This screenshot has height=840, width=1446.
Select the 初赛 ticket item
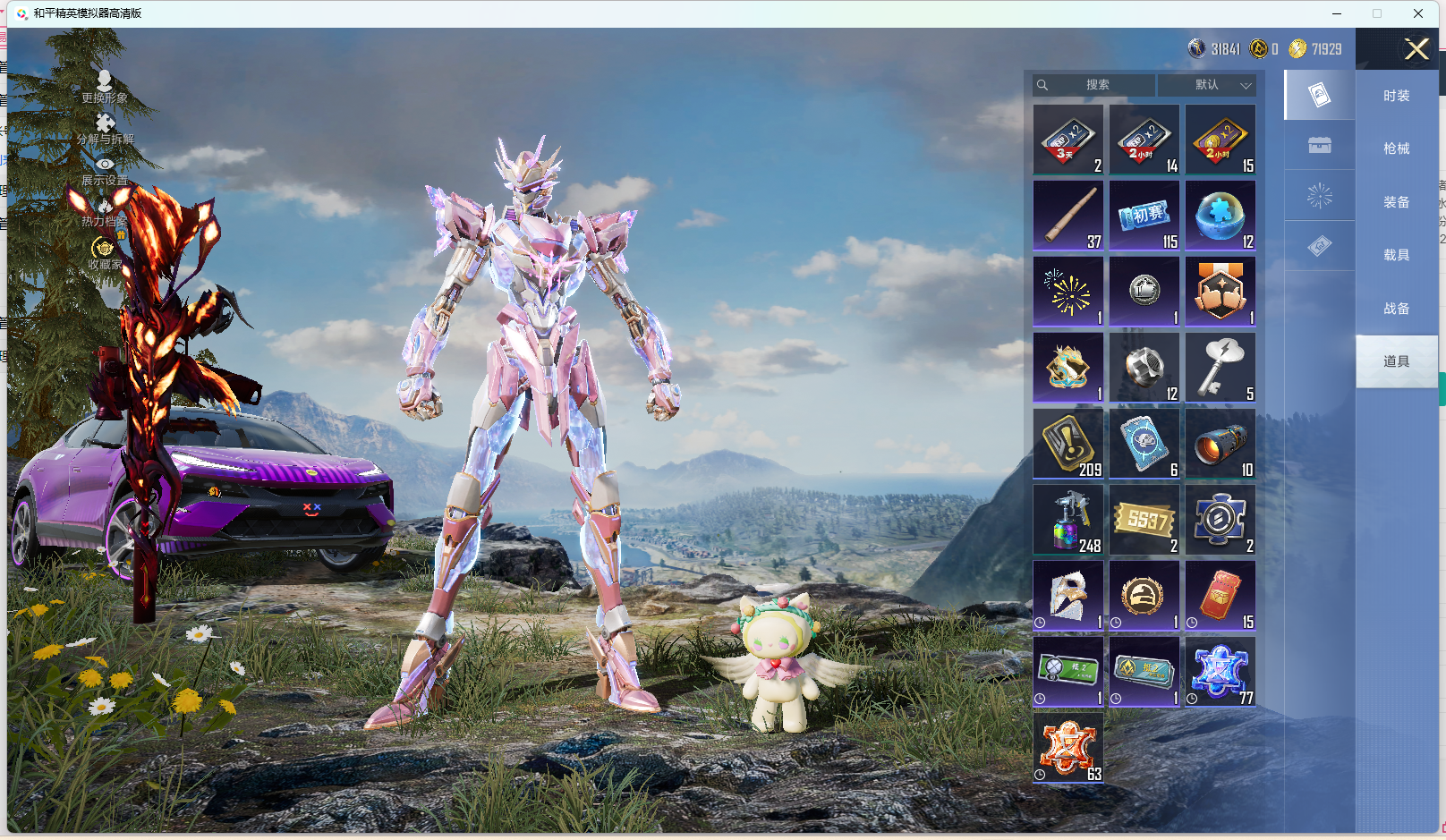(1144, 216)
